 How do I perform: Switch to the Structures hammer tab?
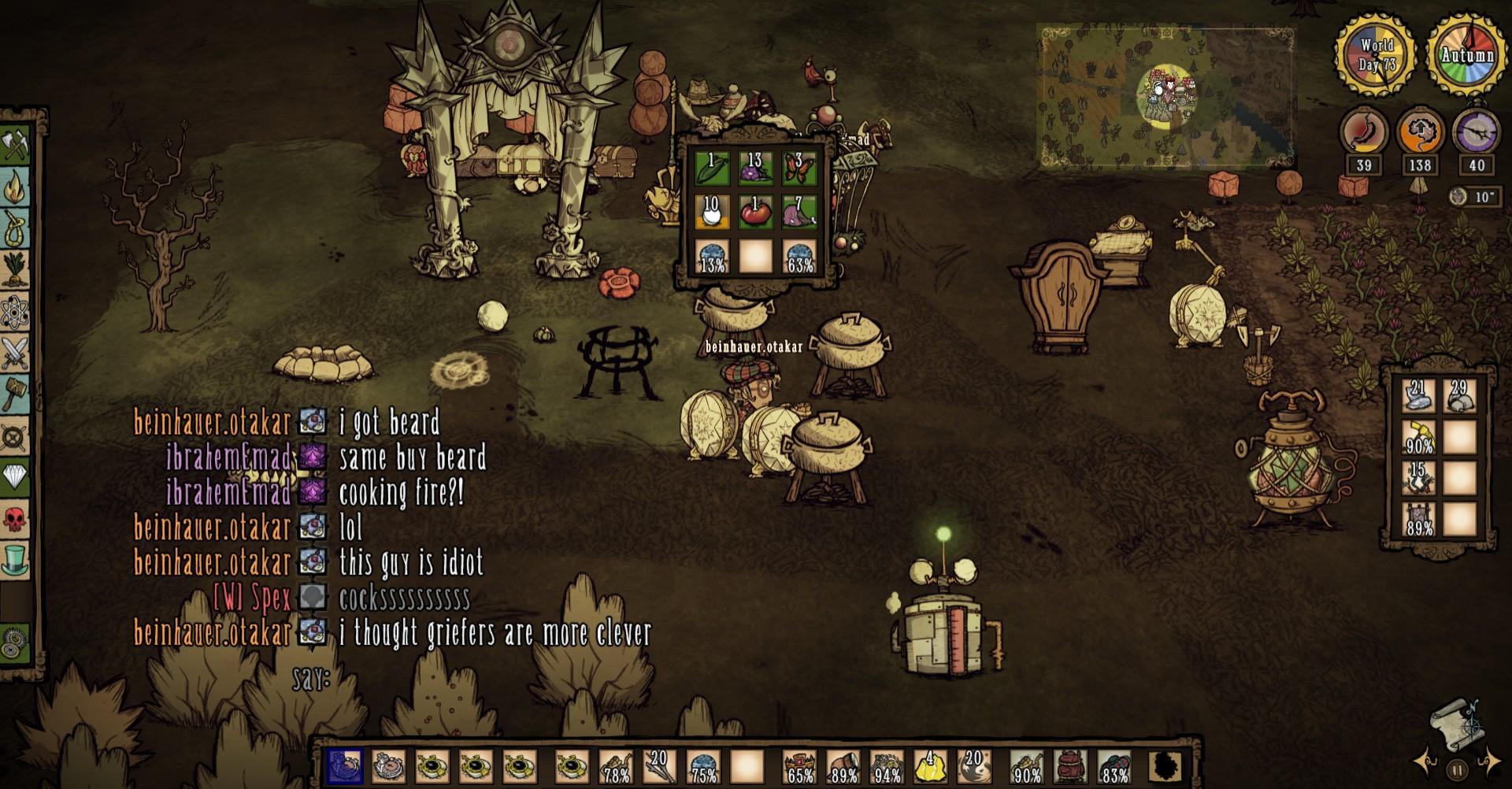point(16,394)
